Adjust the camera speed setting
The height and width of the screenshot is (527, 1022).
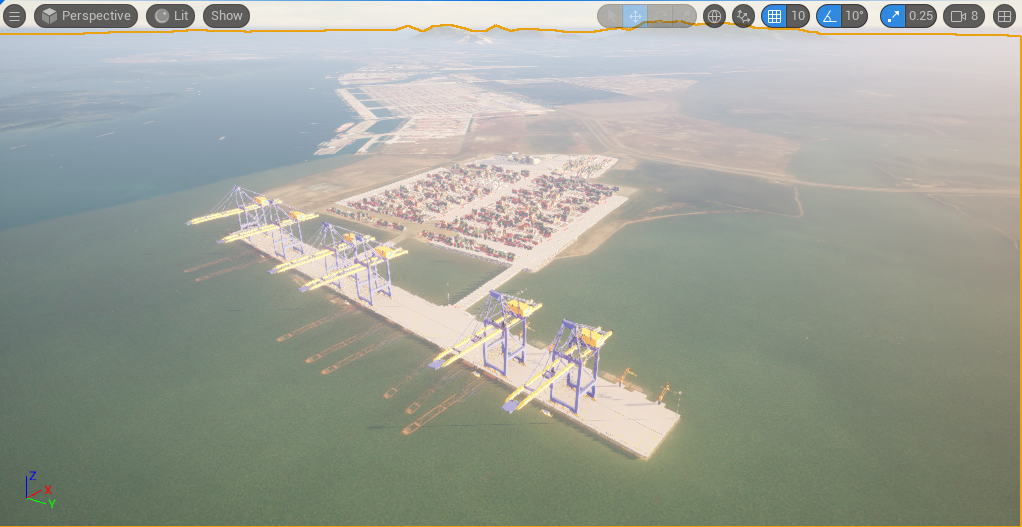click(x=965, y=16)
